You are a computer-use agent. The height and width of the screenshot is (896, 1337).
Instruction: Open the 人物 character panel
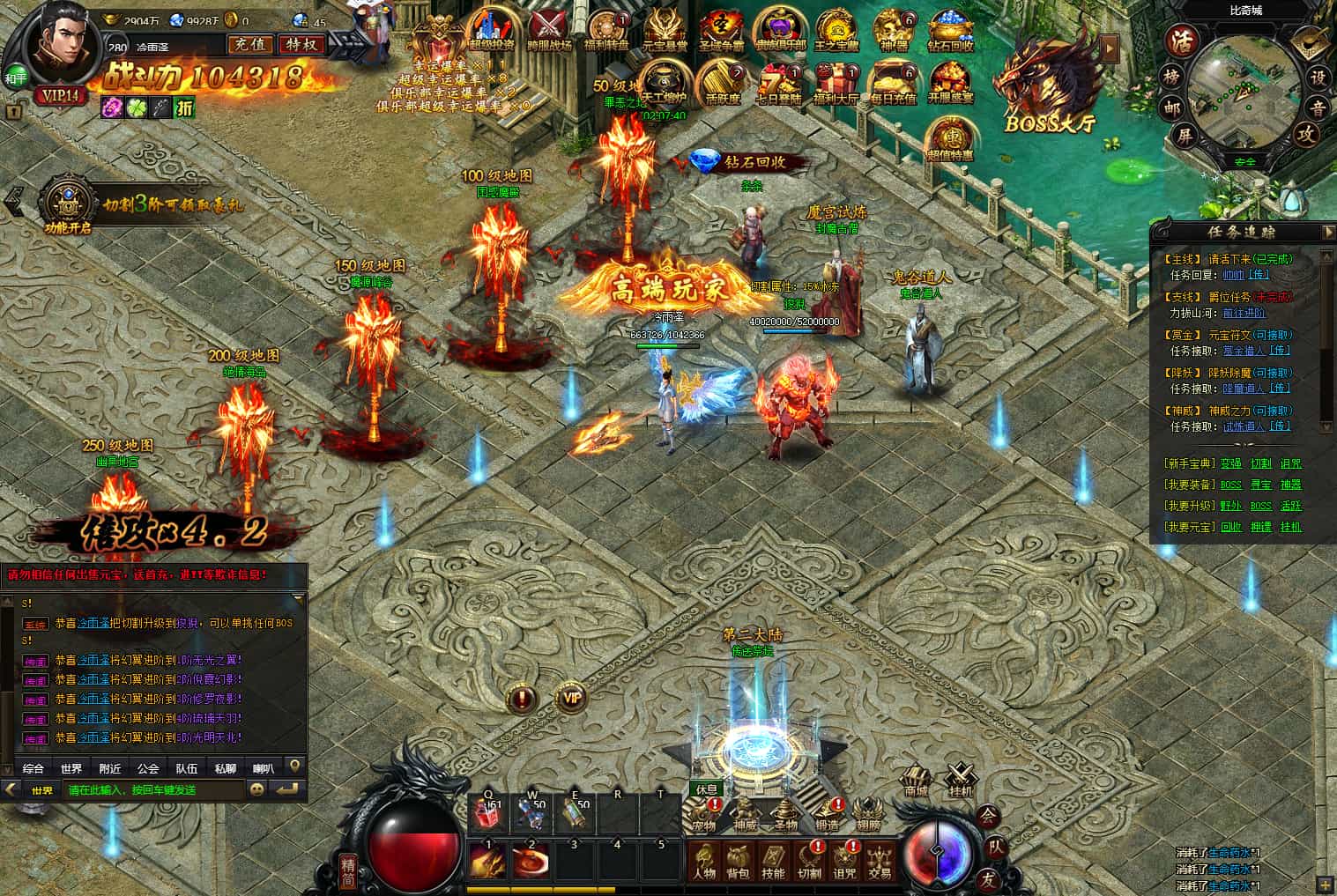pyautogui.click(x=704, y=860)
